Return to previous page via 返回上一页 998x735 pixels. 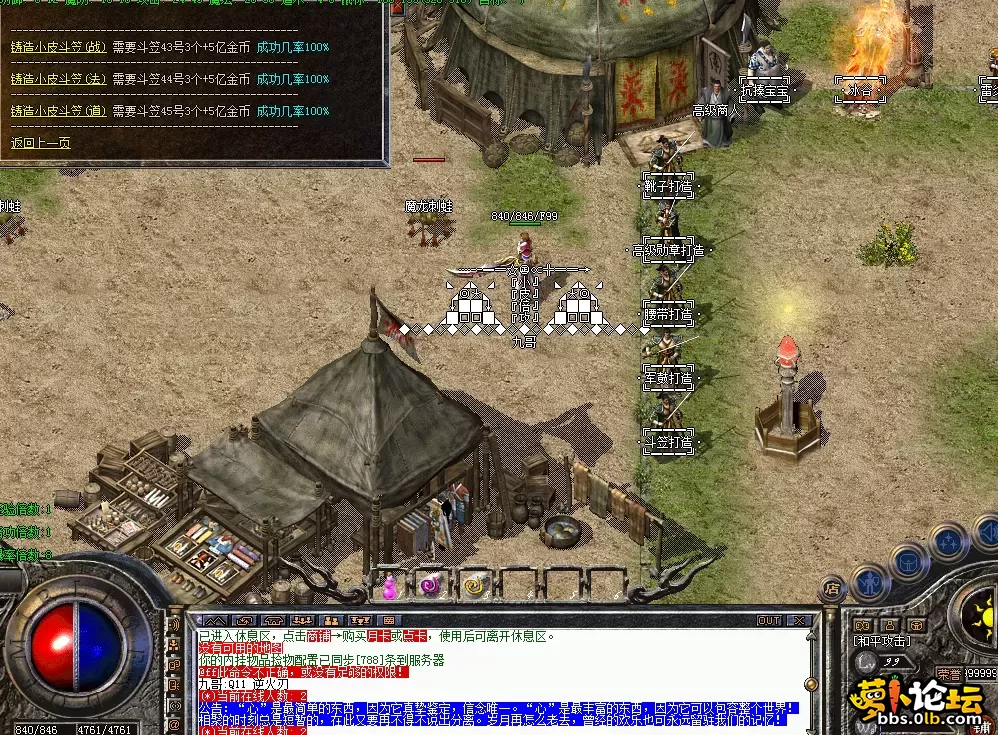[40, 143]
